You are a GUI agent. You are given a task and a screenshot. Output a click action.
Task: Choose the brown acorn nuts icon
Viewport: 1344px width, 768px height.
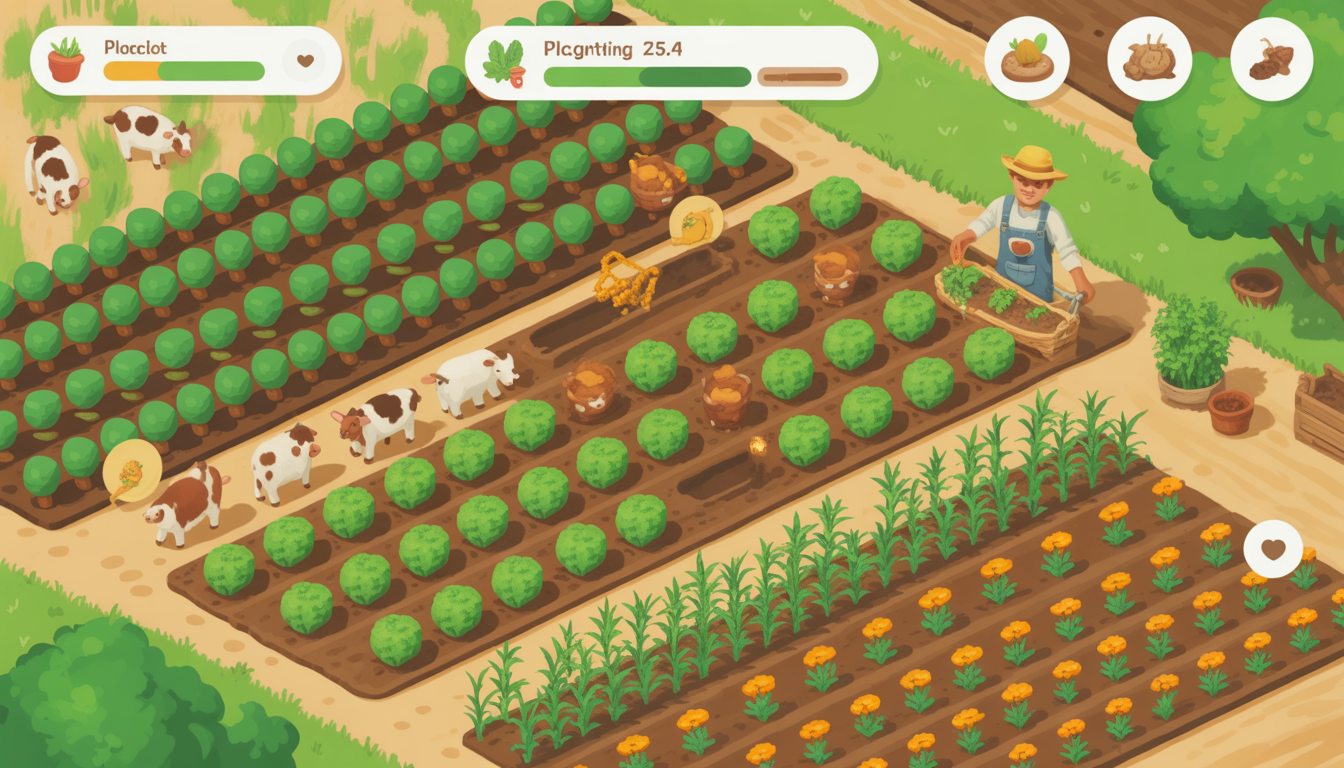[x=1271, y=59]
